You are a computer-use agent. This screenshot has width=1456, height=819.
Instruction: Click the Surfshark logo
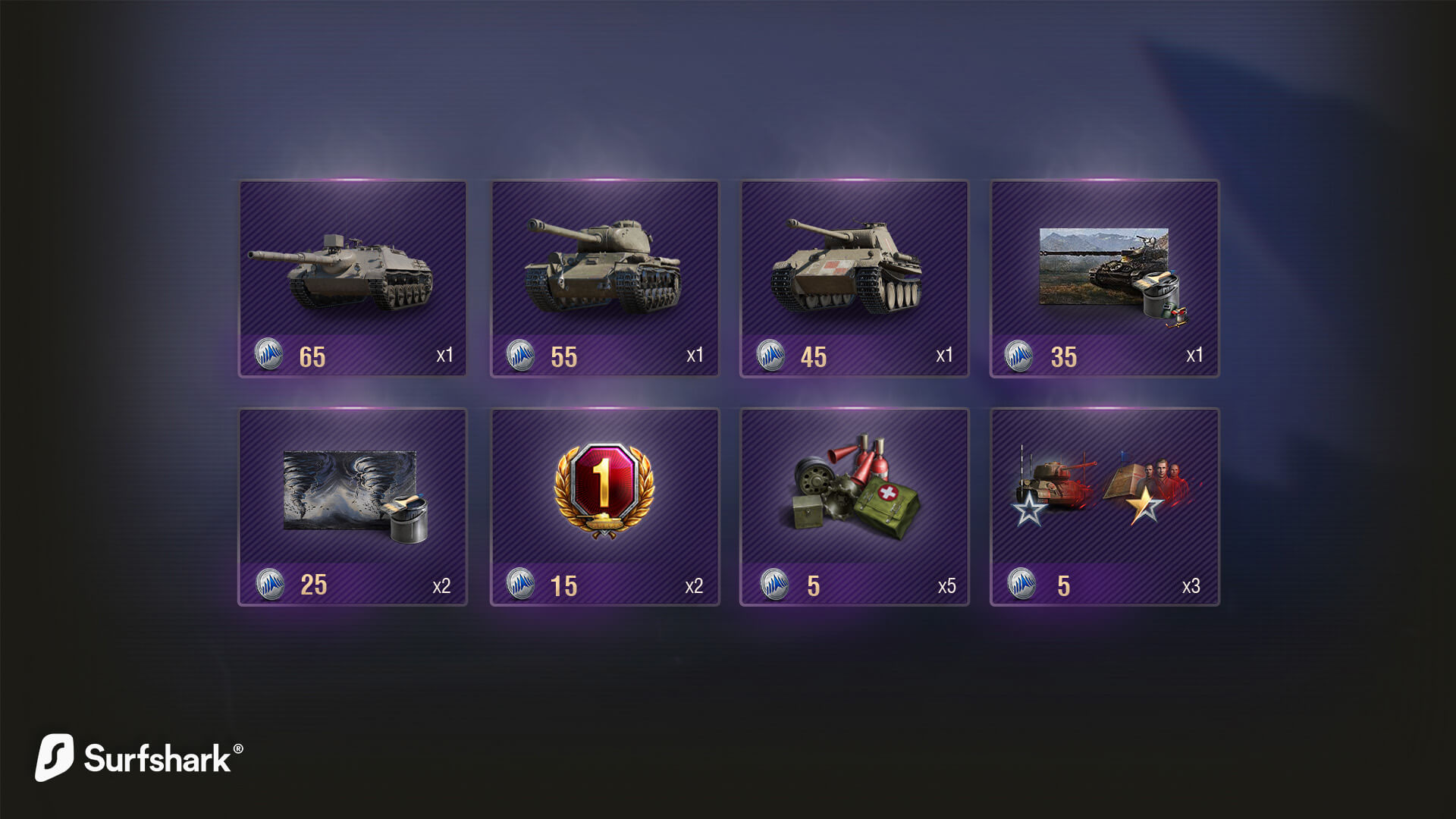tap(139, 758)
